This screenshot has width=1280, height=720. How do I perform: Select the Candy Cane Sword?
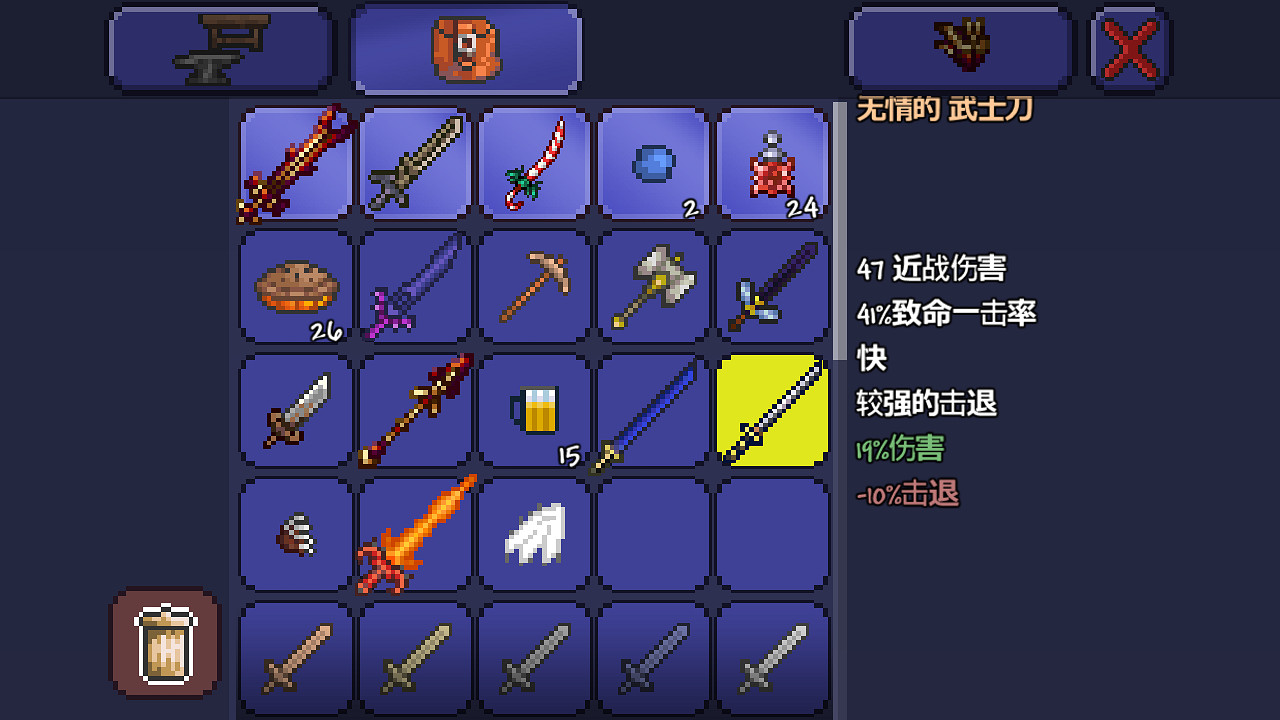[534, 164]
